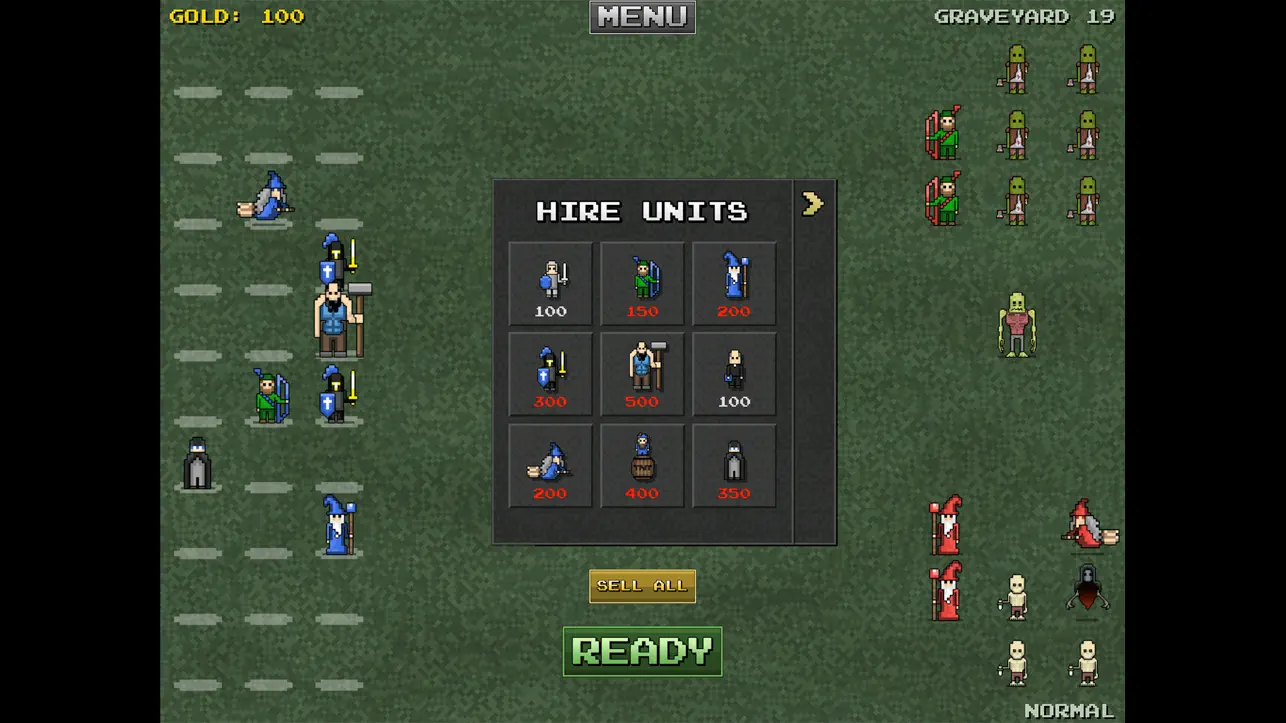This screenshot has width=1286, height=723.
Task: Hire the TNT barrel gnome for 400 gold
Action: click(x=641, y=465)
